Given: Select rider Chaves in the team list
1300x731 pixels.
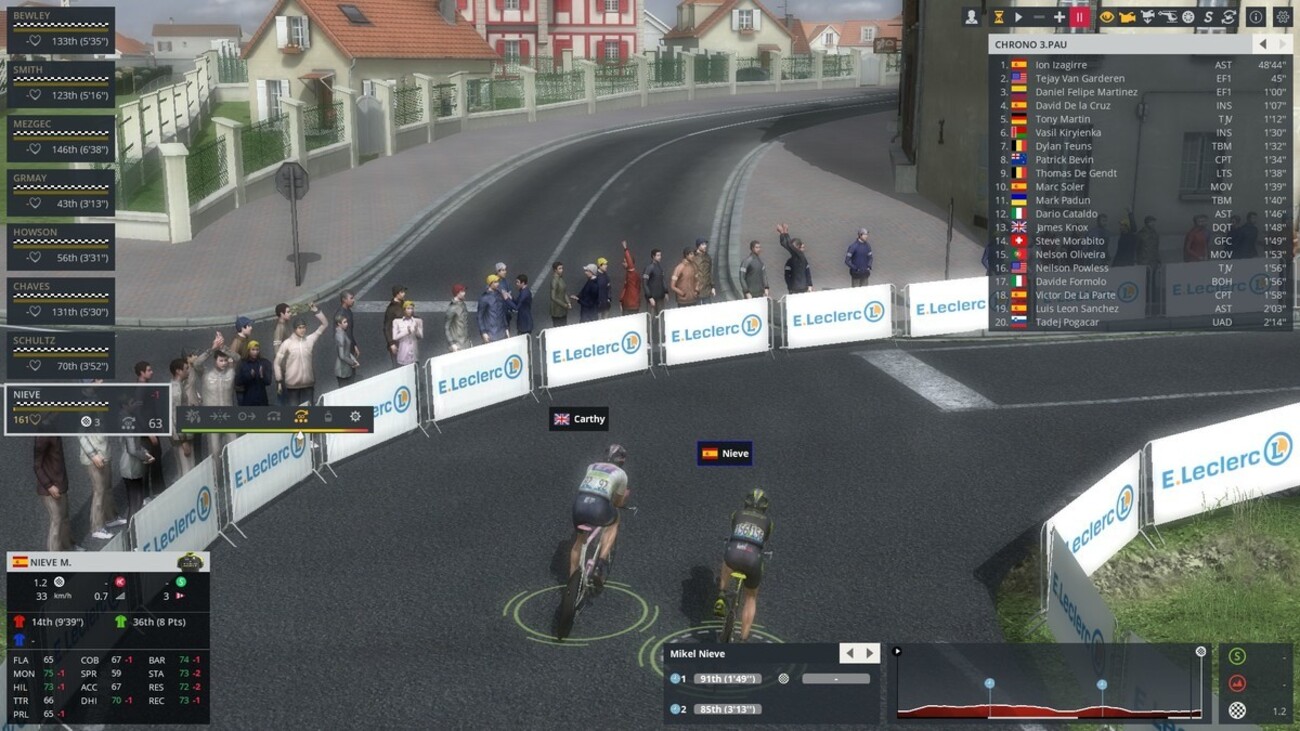Looking at the screenshot, I should click(x=60, y=299).
